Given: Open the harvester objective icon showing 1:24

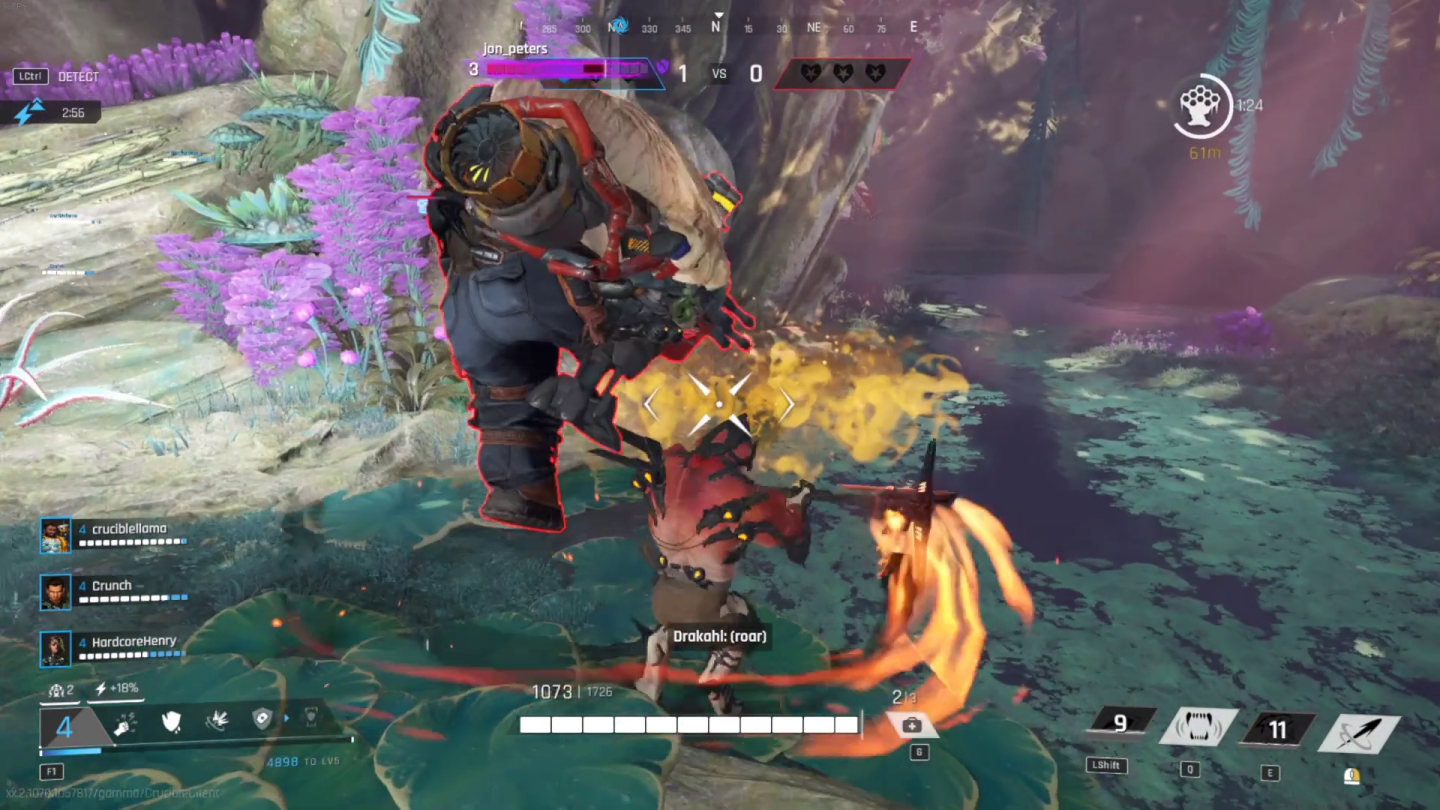Looking at the screenshot, I should click(1201, 105).
